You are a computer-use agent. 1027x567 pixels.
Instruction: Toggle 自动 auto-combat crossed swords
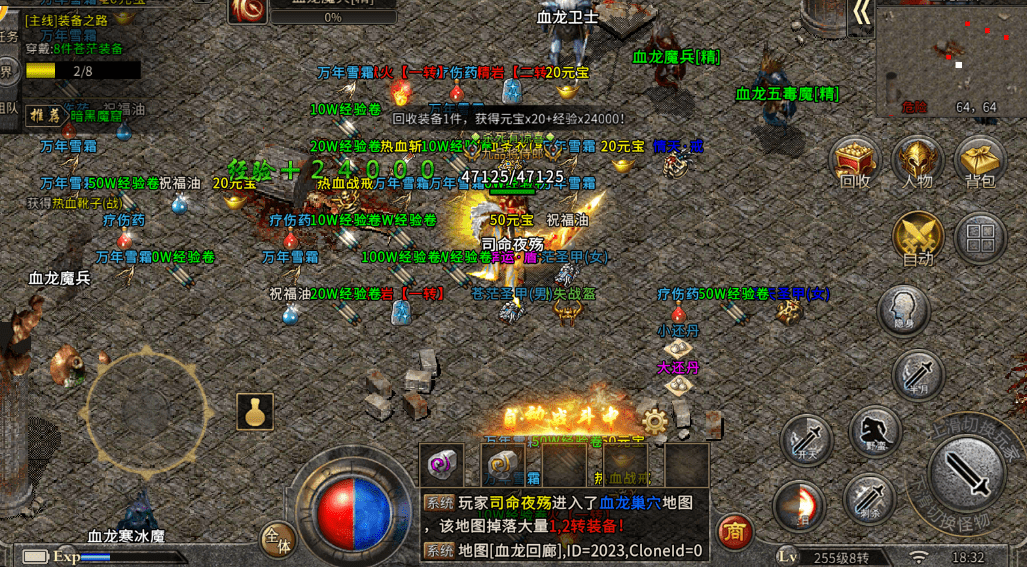tap(918, 238)
